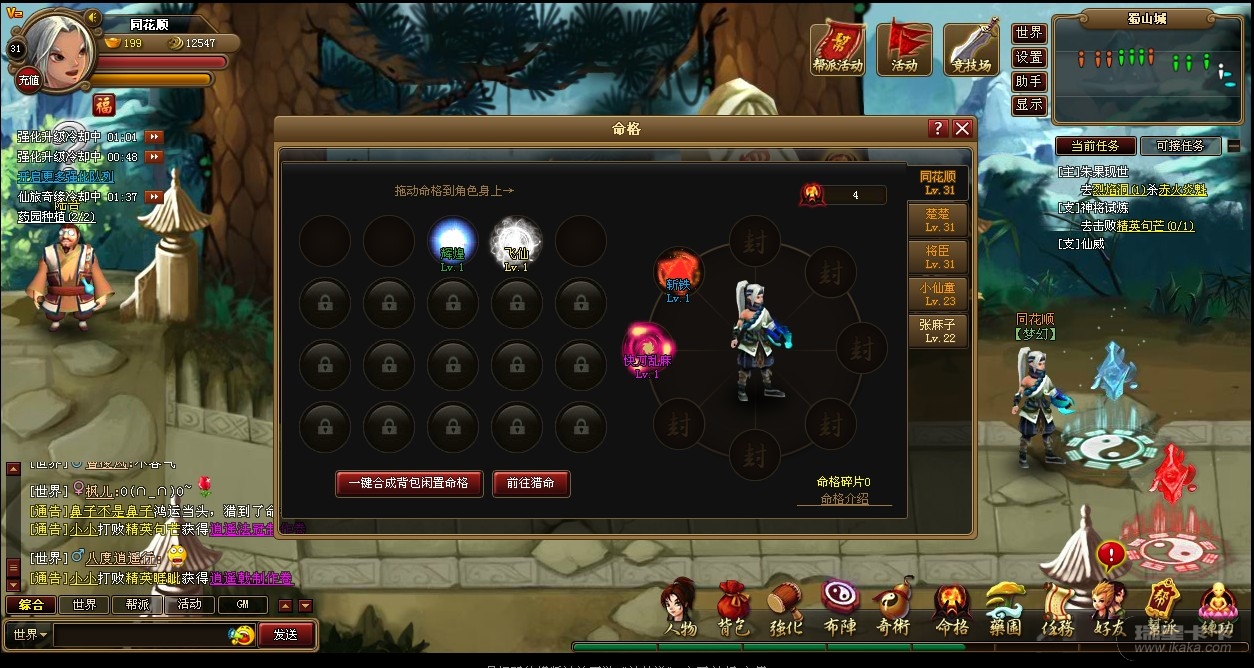Show the 可接任务 quest tab
The image size is (1254, 668).
click(x=1180, y=146)
